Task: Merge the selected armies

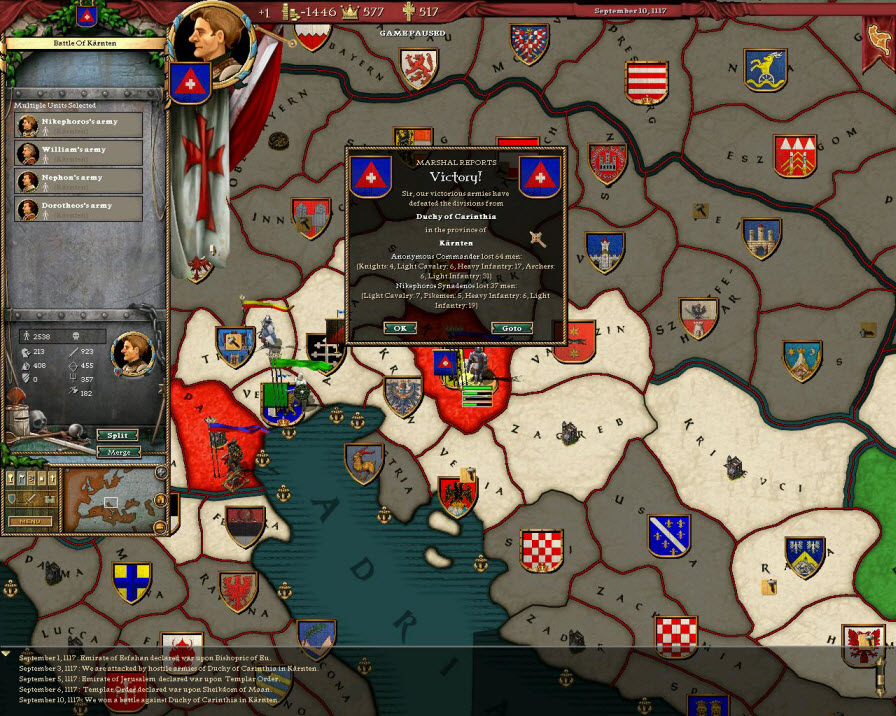Action: [117, 452]
